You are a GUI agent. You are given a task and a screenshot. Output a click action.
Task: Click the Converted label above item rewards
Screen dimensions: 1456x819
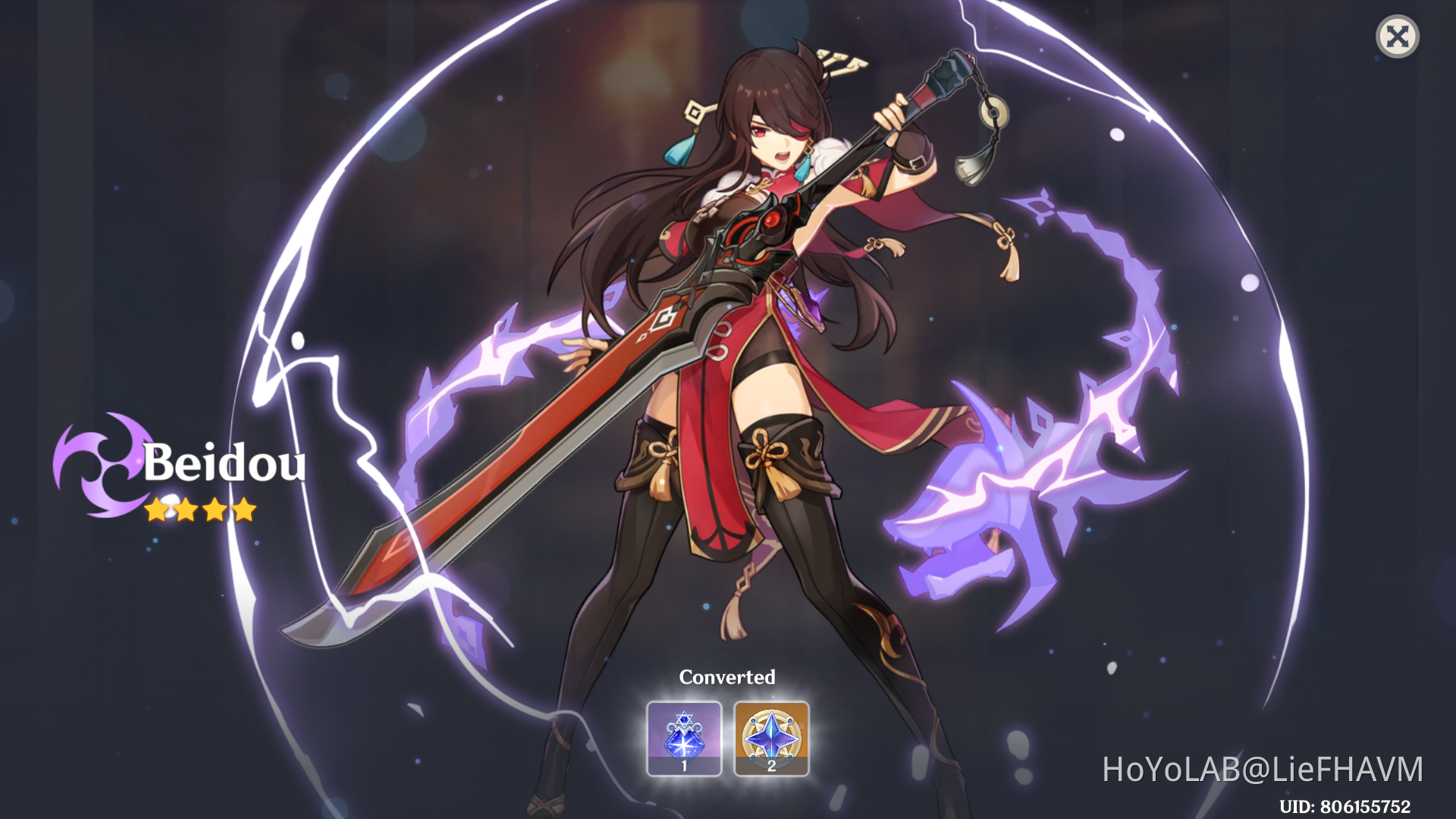[x=728, y=677]
